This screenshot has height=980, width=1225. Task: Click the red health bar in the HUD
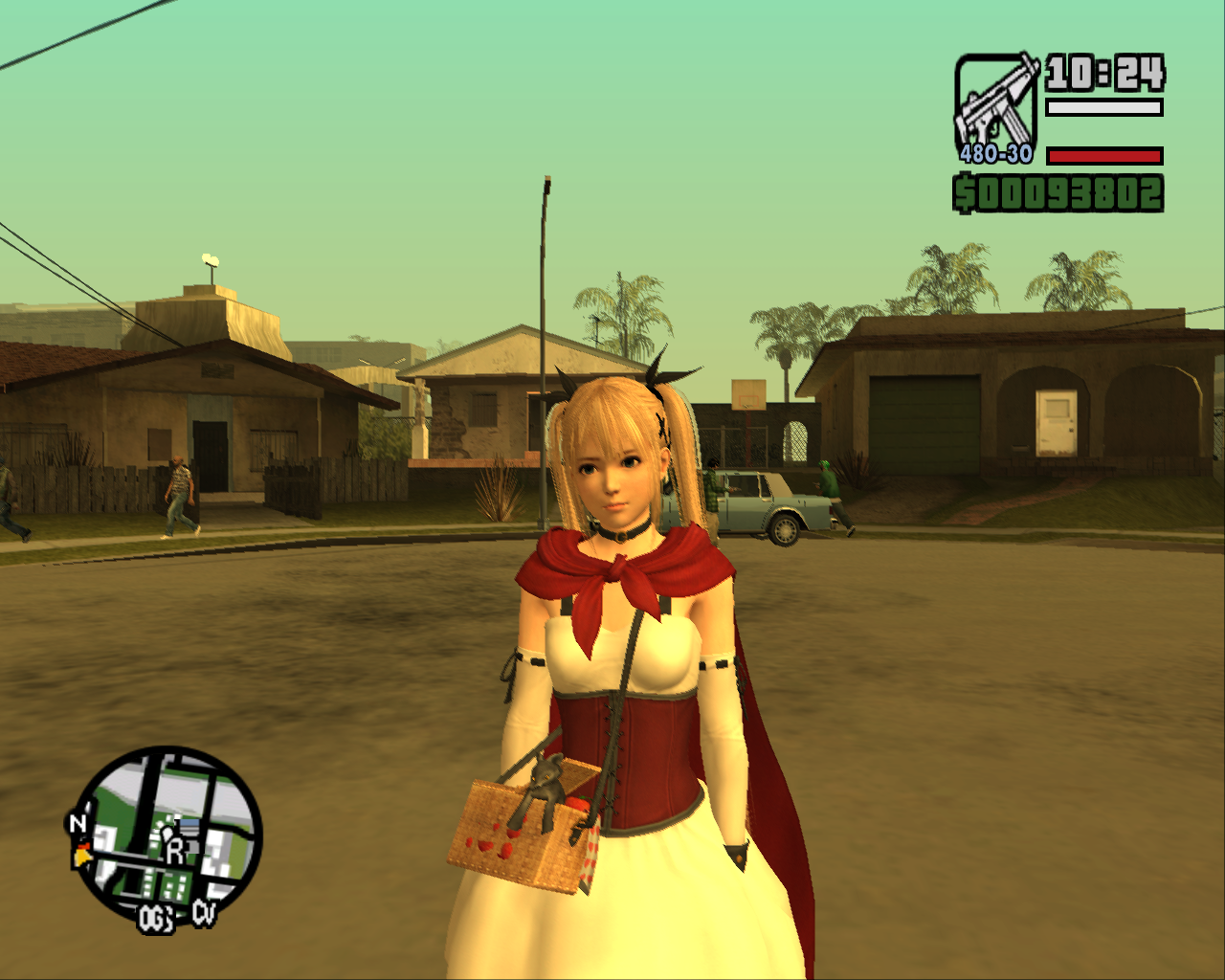pos(1101,154)
